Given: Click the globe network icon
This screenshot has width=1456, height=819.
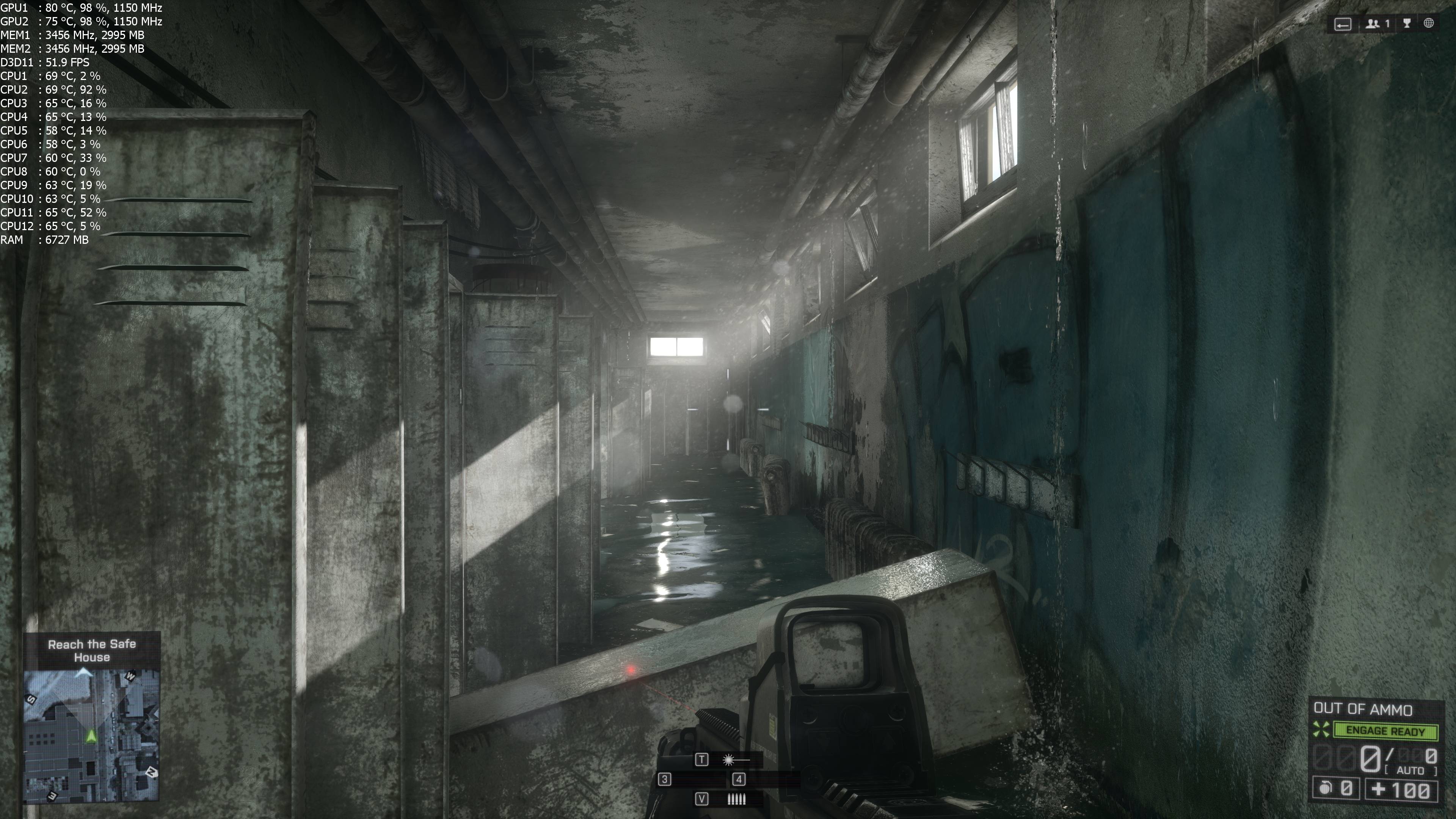Looking at the screenshot, I should point(1429,23).
